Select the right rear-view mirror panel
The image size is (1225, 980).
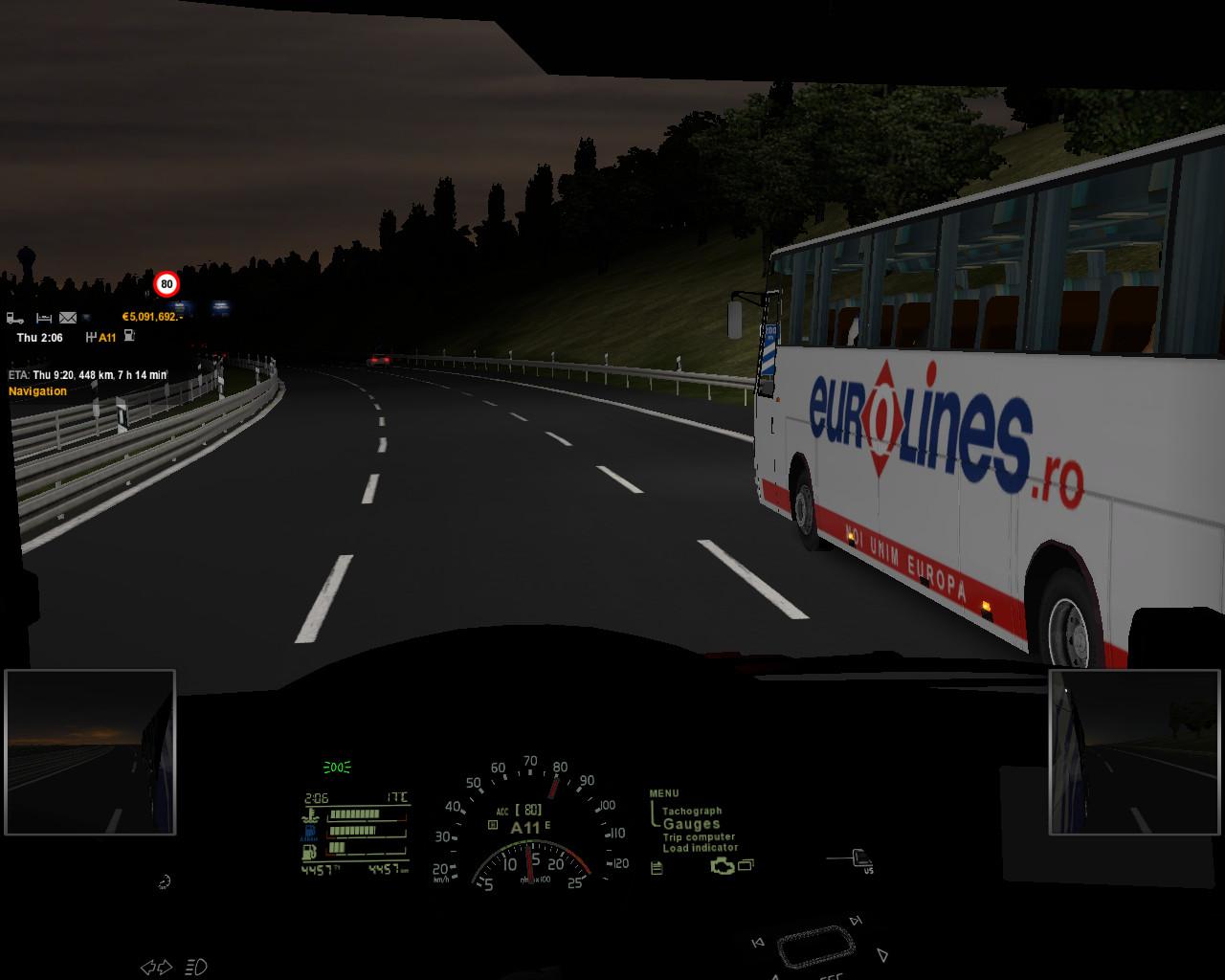coord(1135,752)
